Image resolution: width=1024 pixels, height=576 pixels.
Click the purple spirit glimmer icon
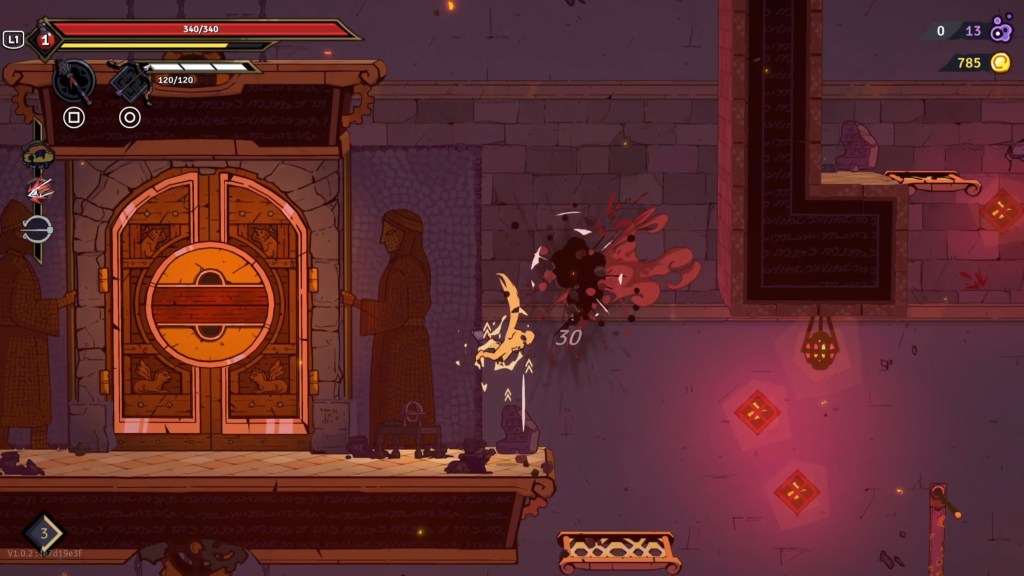[x=1001, y=31]
